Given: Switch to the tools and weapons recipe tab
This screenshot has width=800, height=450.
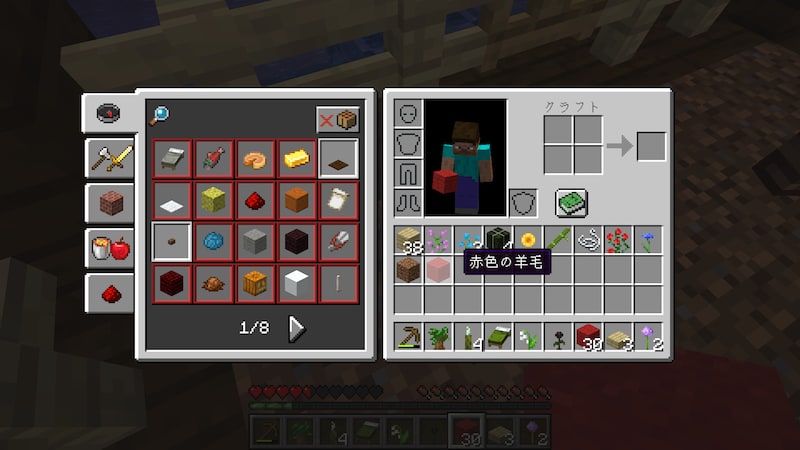Looking at the screenshot, I should [108, 156].
